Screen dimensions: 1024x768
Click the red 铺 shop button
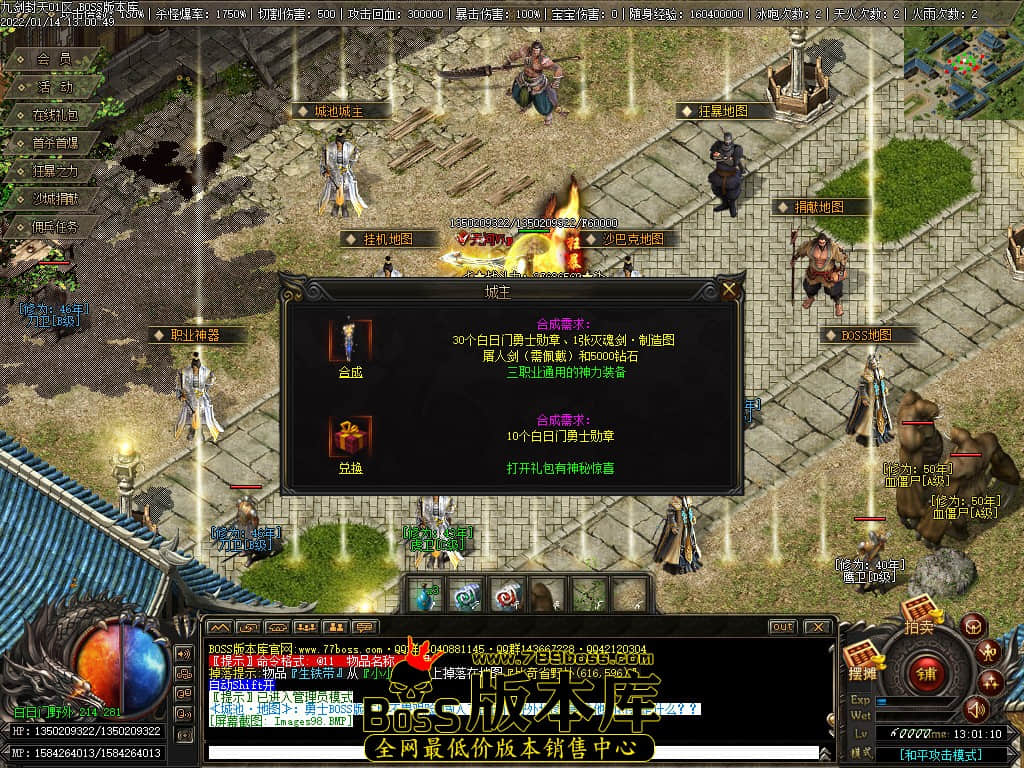point(927,671)
